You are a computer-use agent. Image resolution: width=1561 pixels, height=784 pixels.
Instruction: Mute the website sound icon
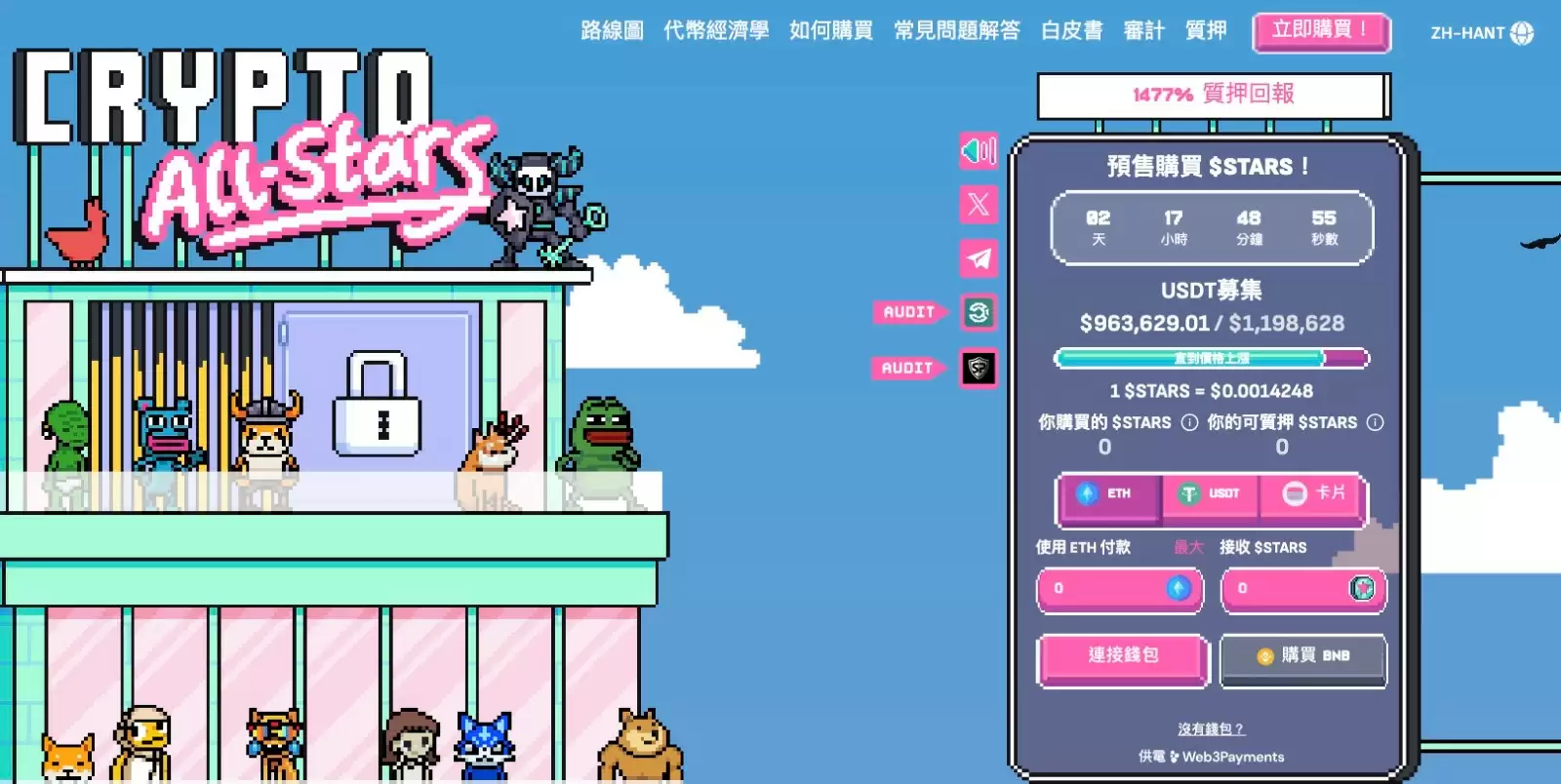979,152
